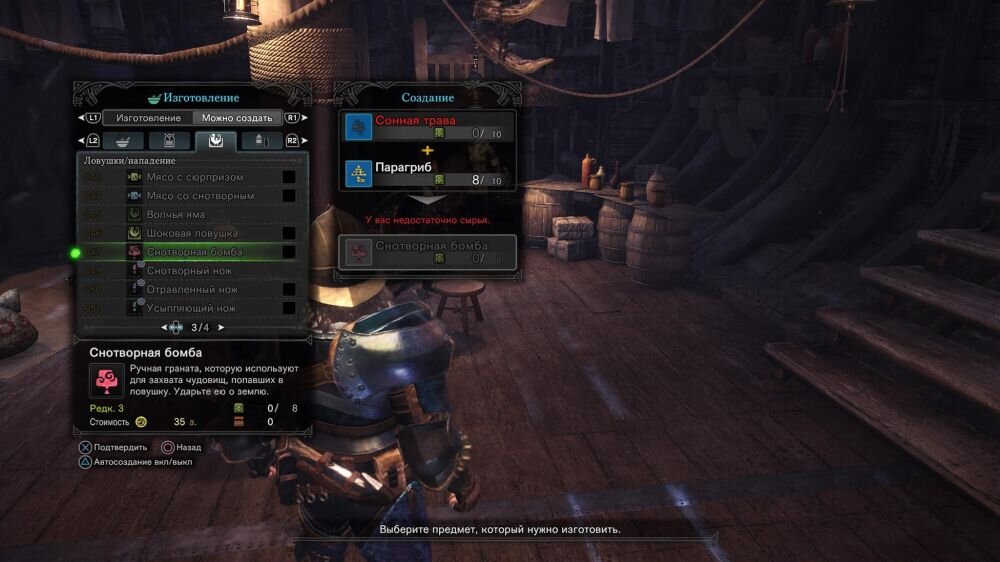Switch to the Можно создать tab
The height and width of the screenshot is (562, 1000).
pyautogui.click(x=236, y=118)
